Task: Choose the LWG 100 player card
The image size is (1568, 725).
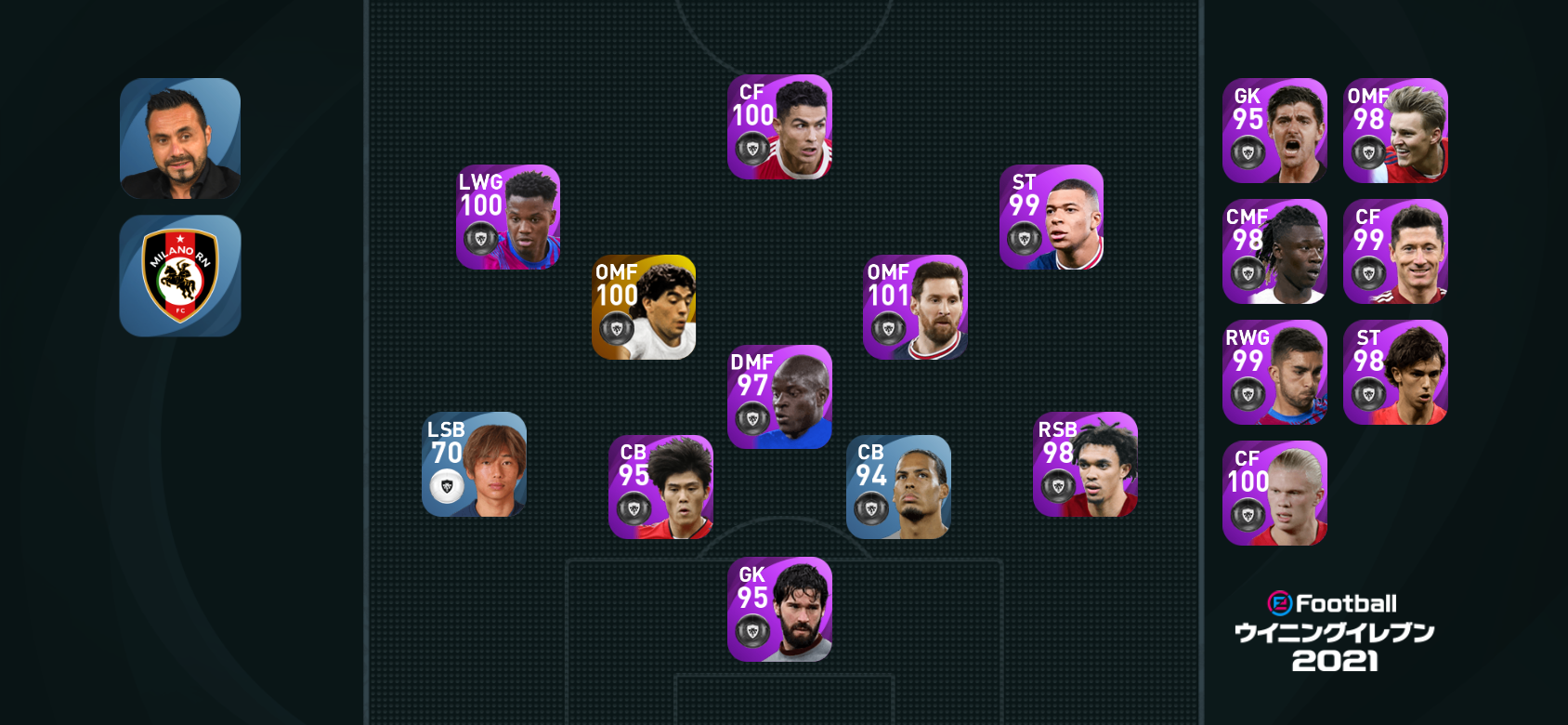Action: pyautogui.click(x=508, y=217)
